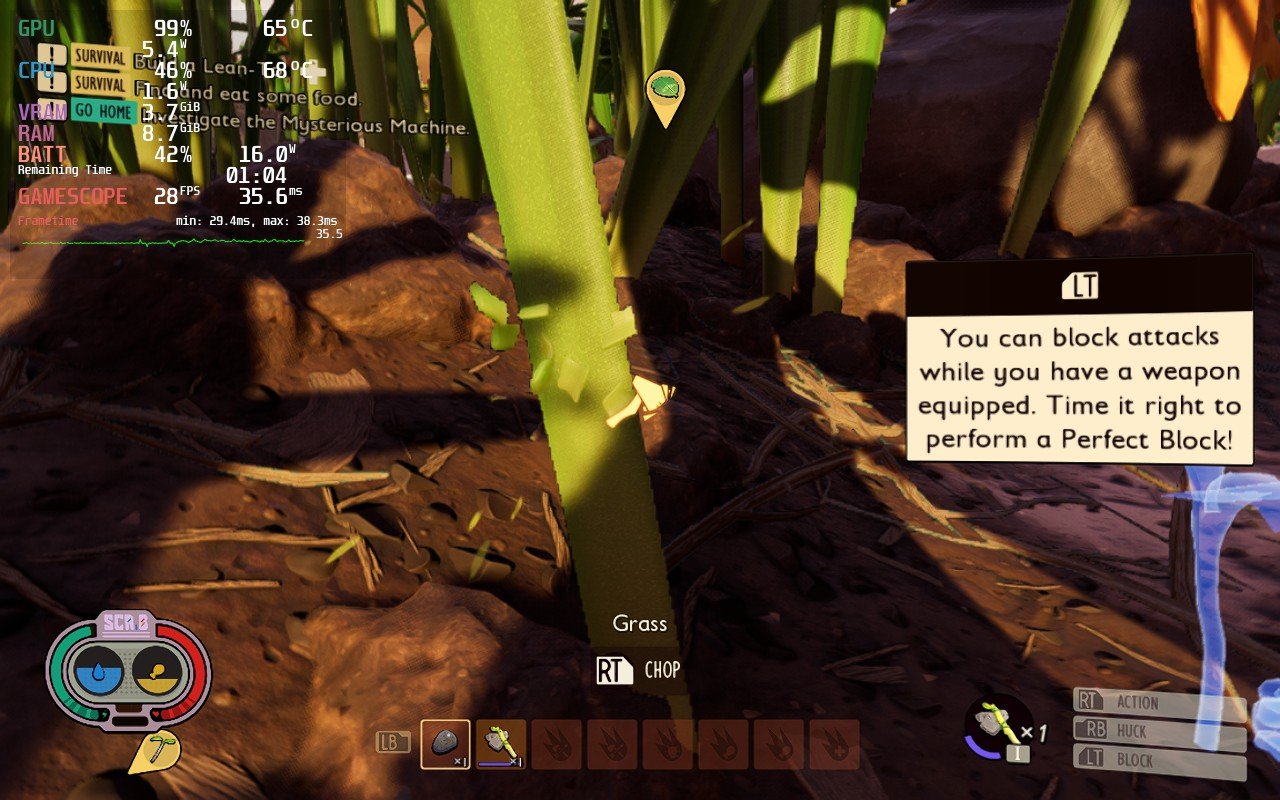The image size is (1280, 800).
Task: Select the pebblet axe hotbar slot
Action: click(501, 744)
